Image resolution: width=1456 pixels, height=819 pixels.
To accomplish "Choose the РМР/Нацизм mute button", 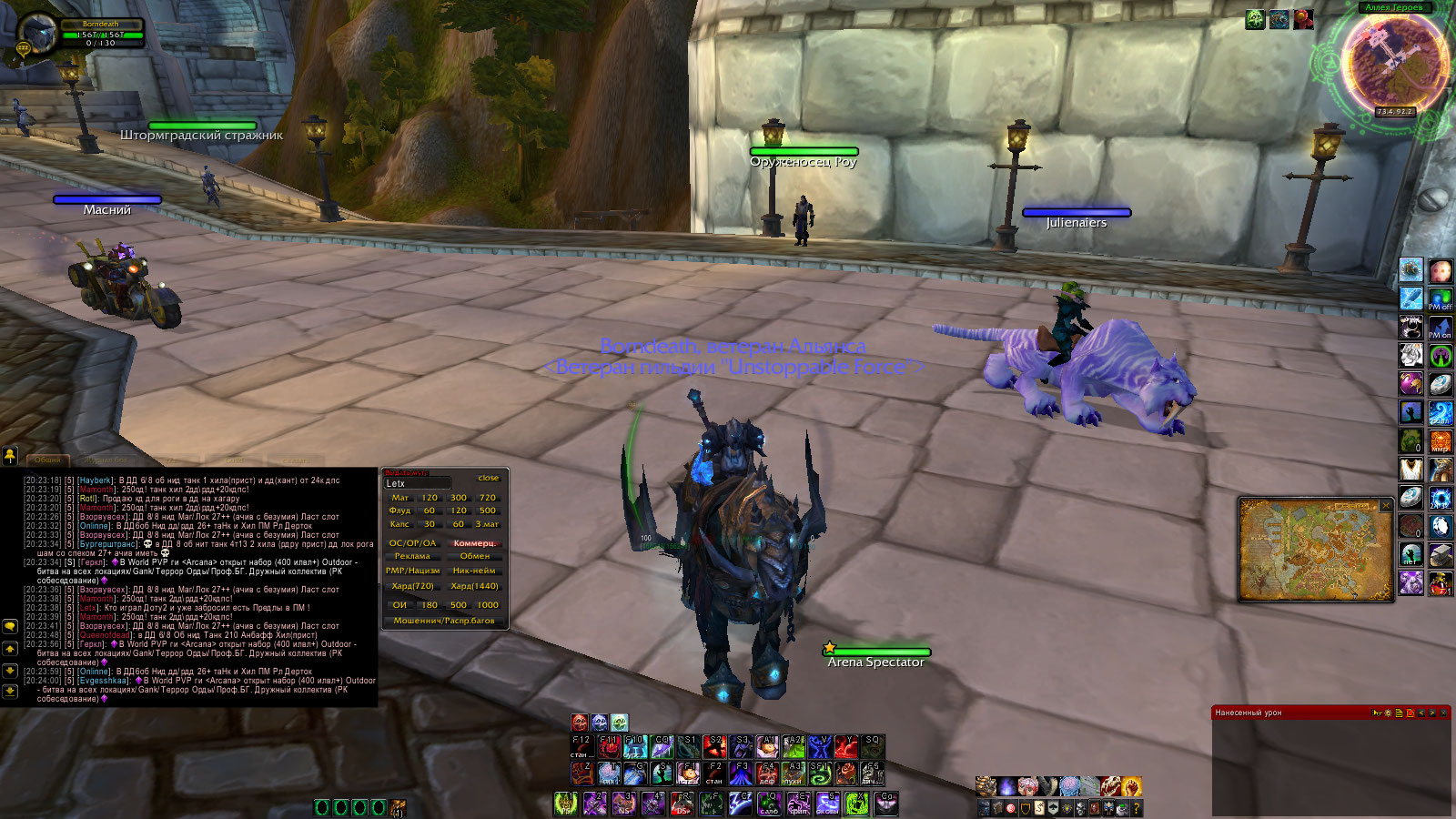I will (412, 571).
